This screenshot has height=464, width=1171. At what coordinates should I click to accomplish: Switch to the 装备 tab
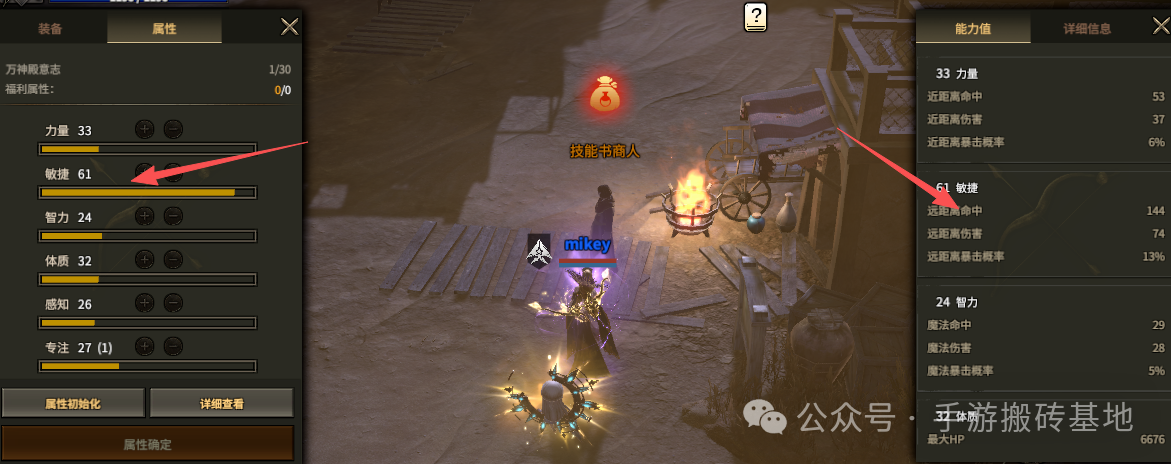pos(50,28)
